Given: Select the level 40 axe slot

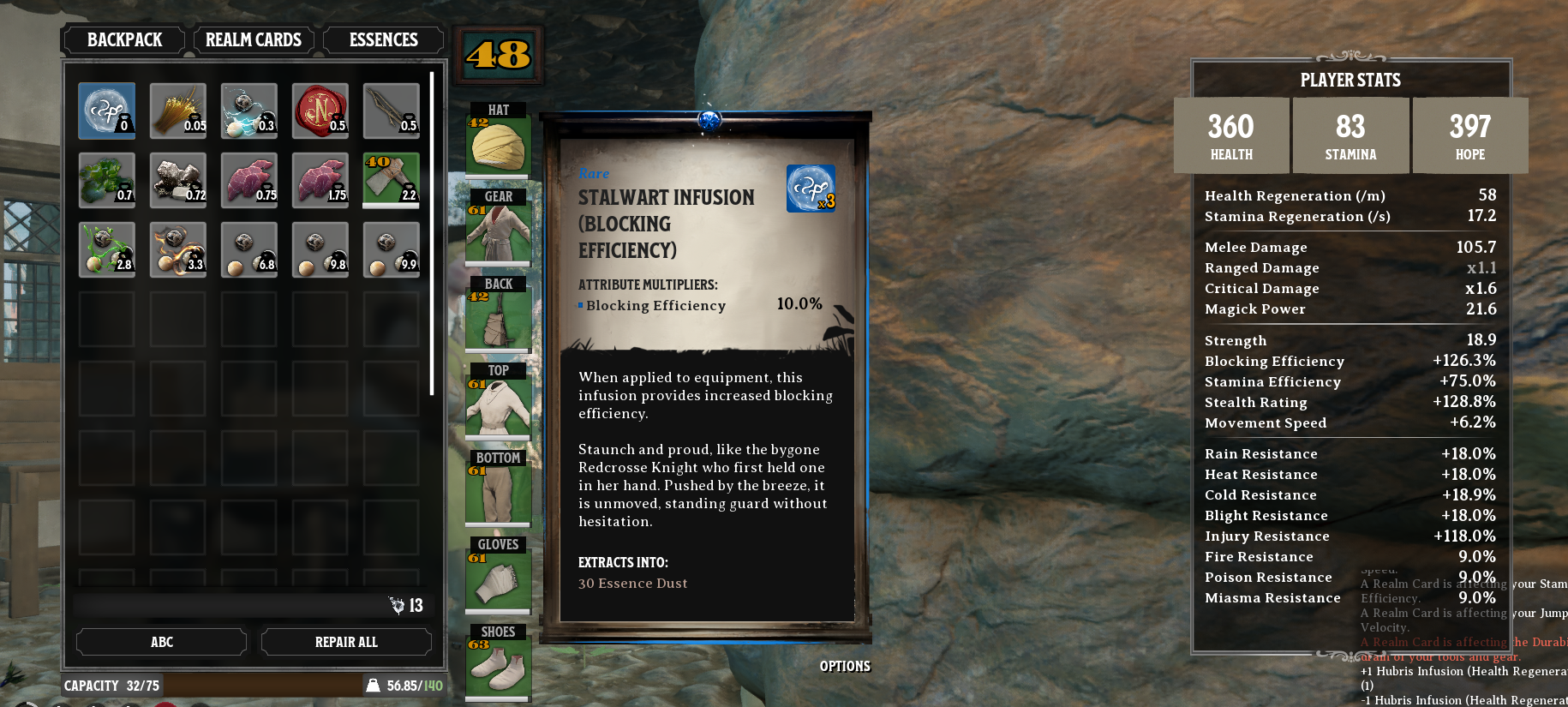Looking at the screenshot, I should point(391,180).
